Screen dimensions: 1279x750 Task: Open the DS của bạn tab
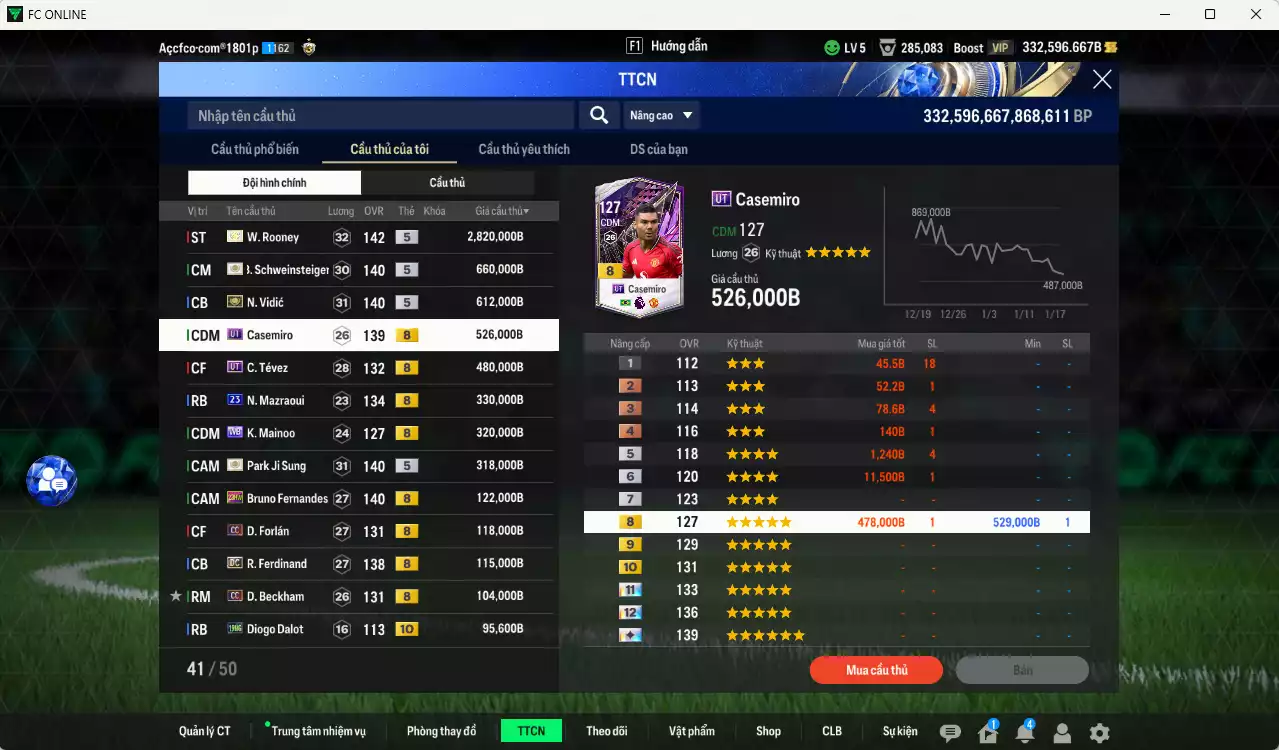(x=658, y=150)
